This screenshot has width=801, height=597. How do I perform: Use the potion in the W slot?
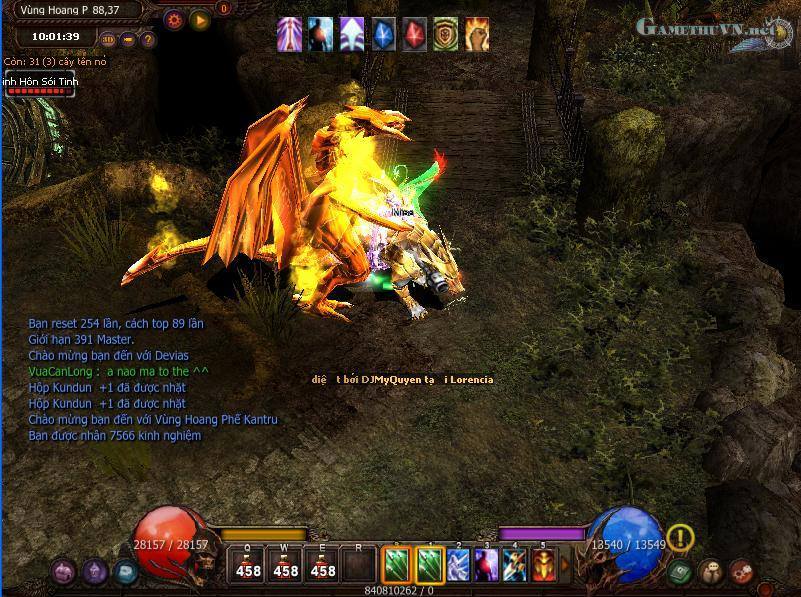click(x=286, y=565)
